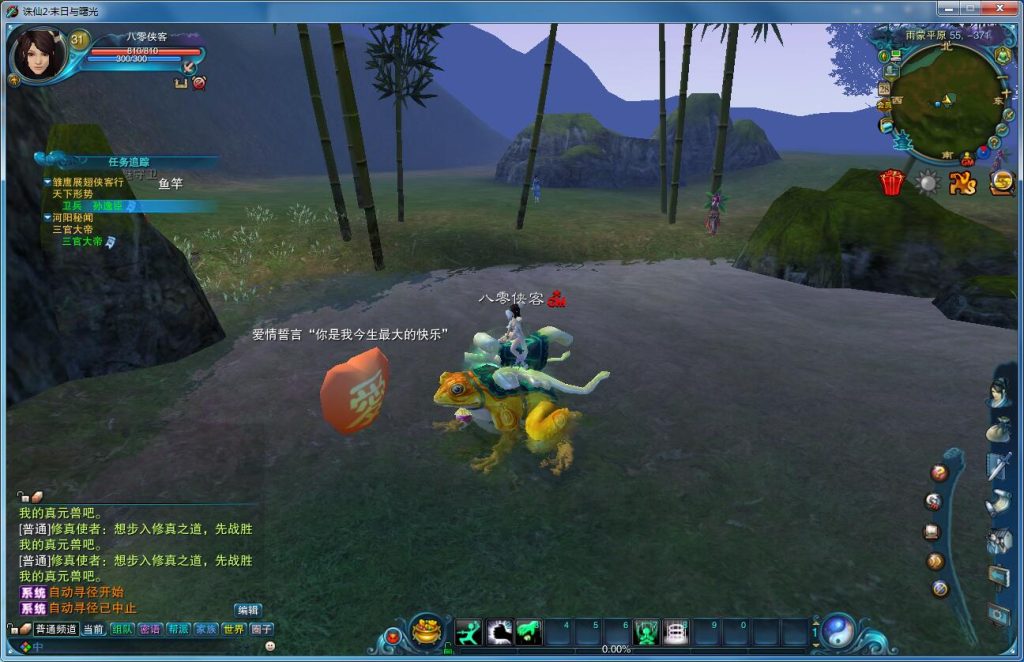
Task: Activate the green running figure skill
Action: 469,632
